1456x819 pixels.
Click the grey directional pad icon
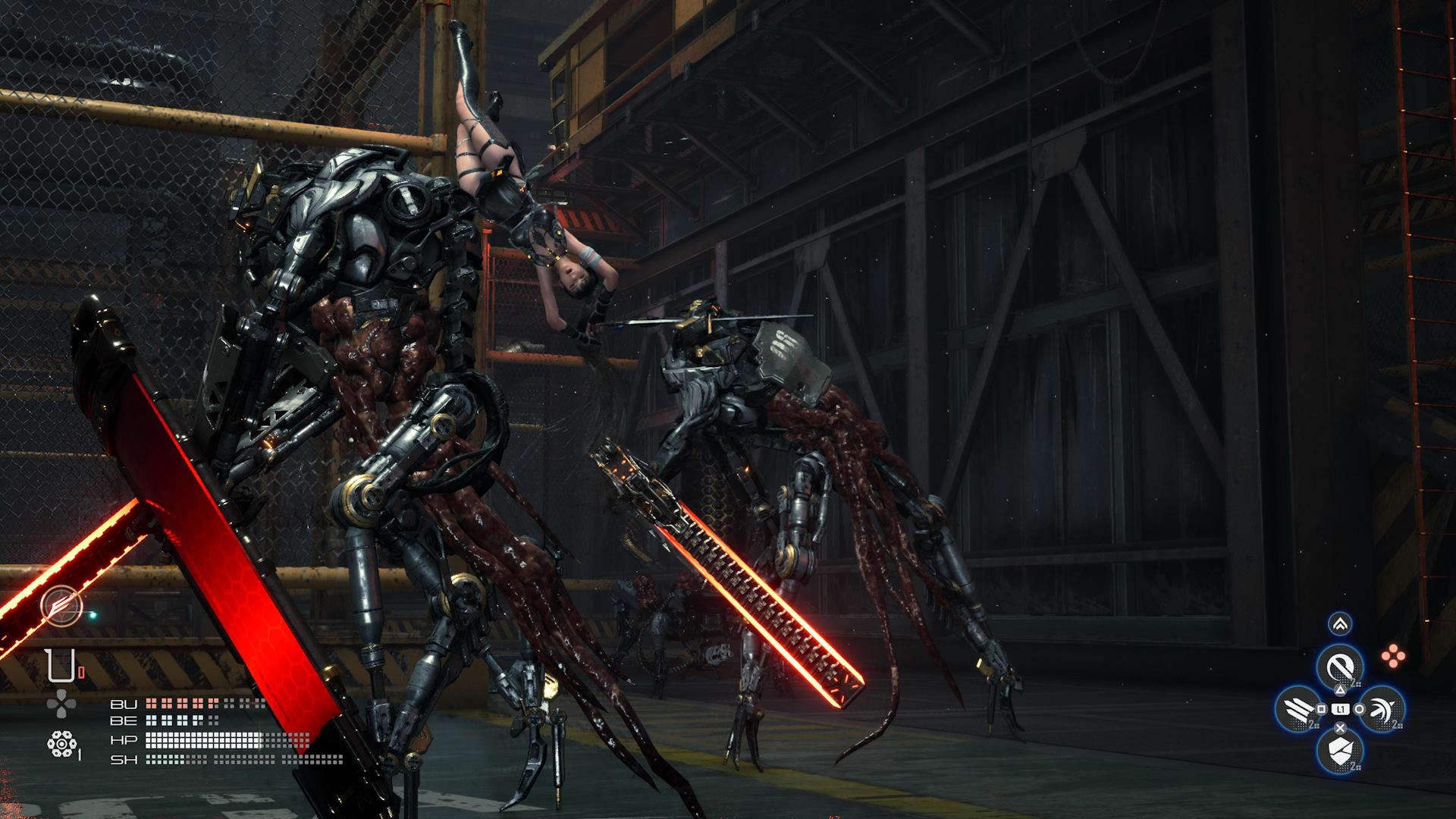tap(61, 704)
